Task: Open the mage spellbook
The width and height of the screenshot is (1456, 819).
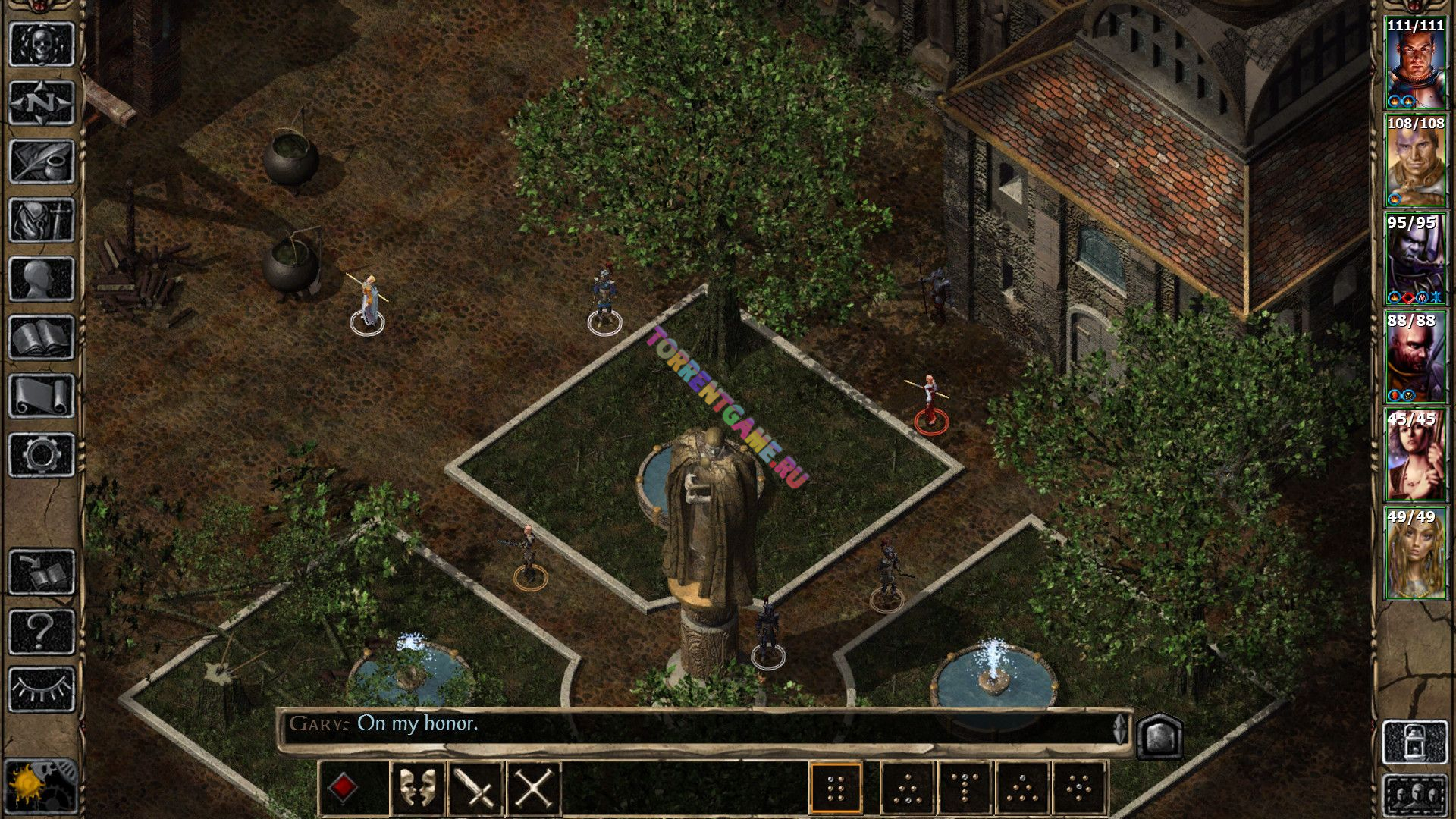Action: point(42,337)
